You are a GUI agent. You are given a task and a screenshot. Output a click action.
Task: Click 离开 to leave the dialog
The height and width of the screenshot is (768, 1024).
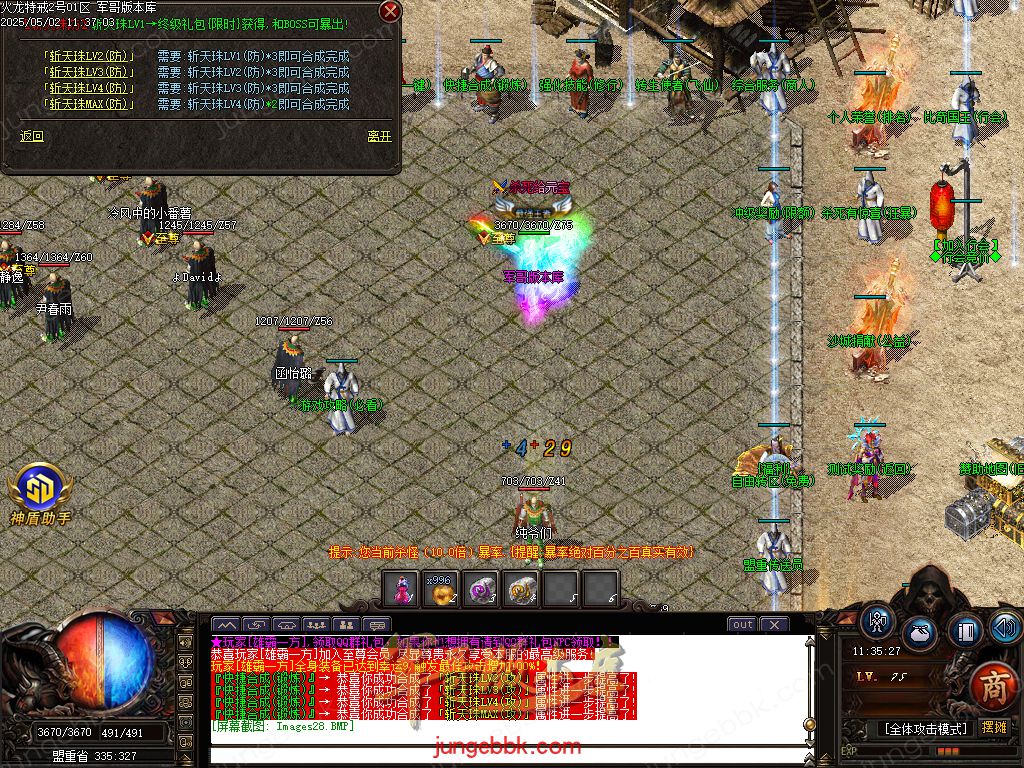point(379,137)
